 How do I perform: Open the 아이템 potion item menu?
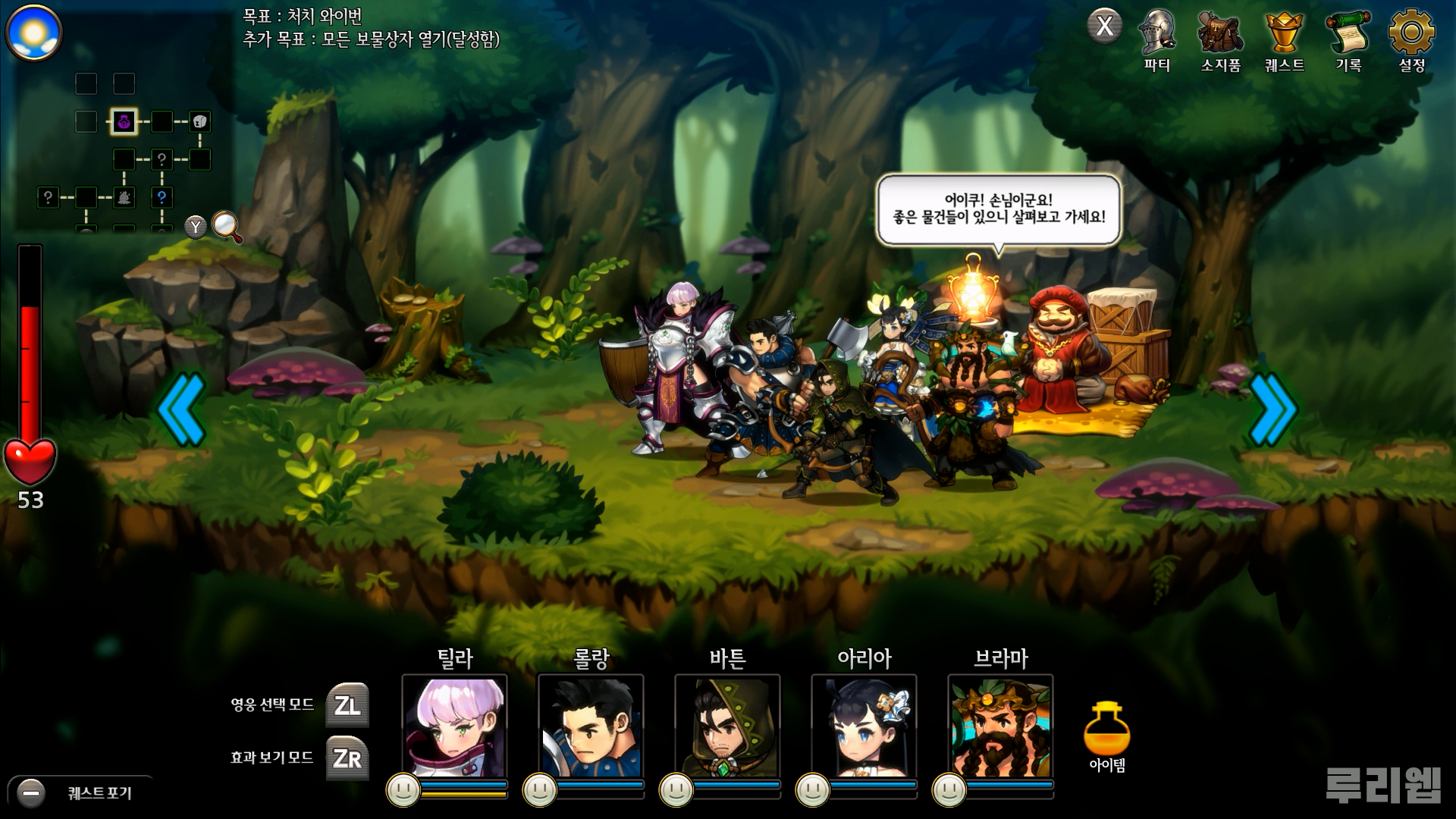pyautogui.click(x=1107, y=734)
